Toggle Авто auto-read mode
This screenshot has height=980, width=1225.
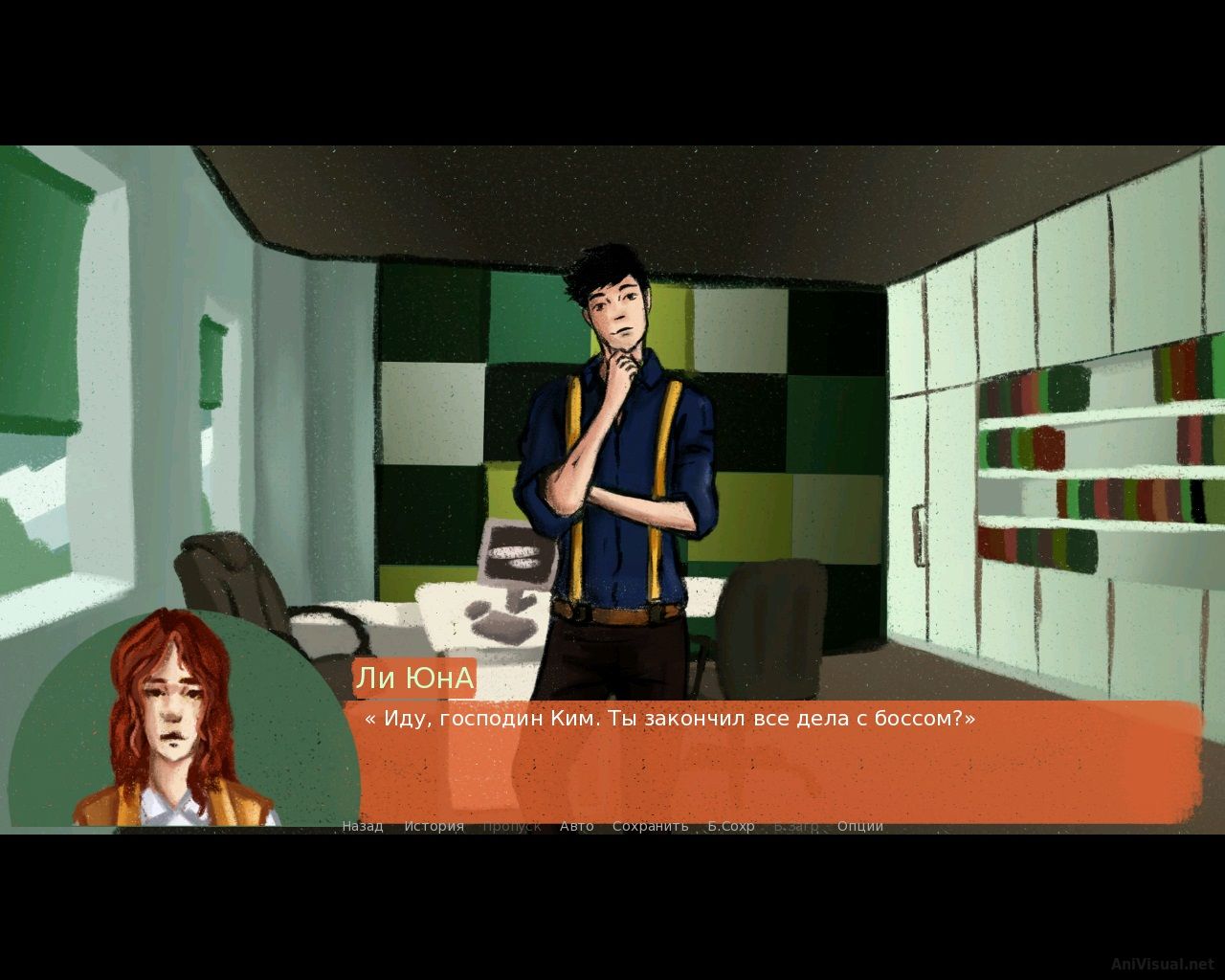(x=575, y=825)
